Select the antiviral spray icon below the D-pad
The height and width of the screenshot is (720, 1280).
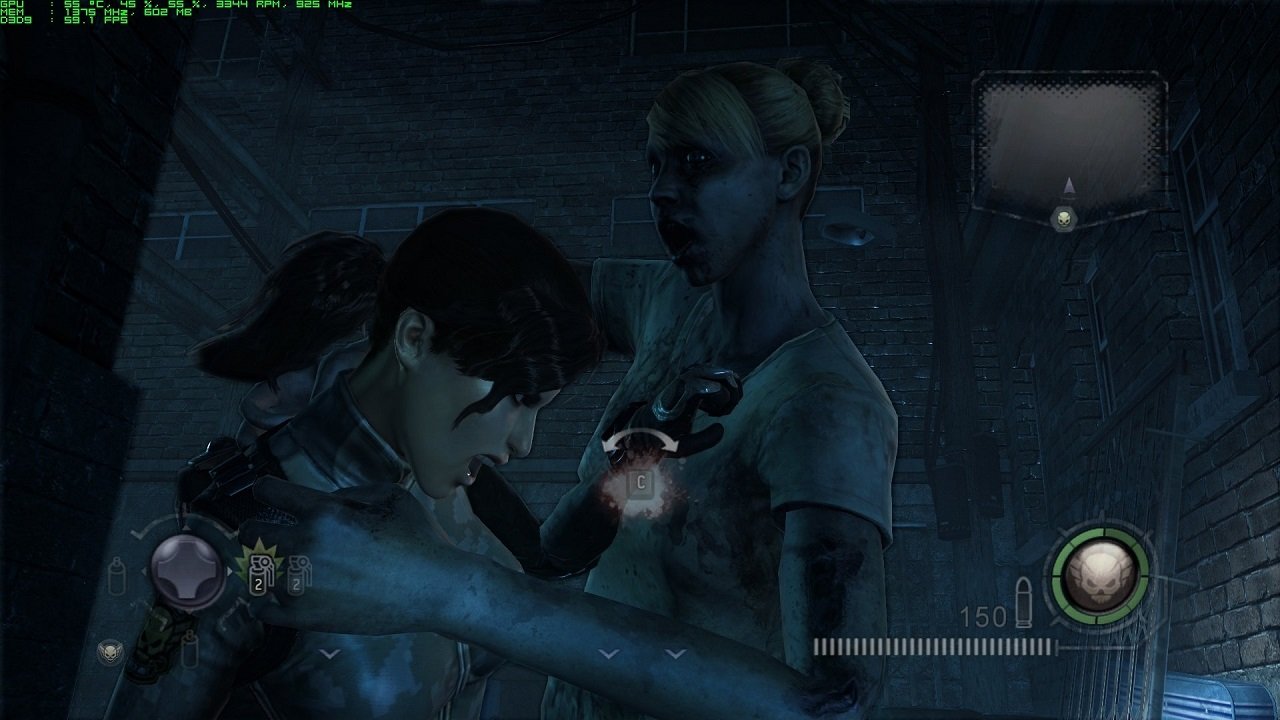point(190,650)
